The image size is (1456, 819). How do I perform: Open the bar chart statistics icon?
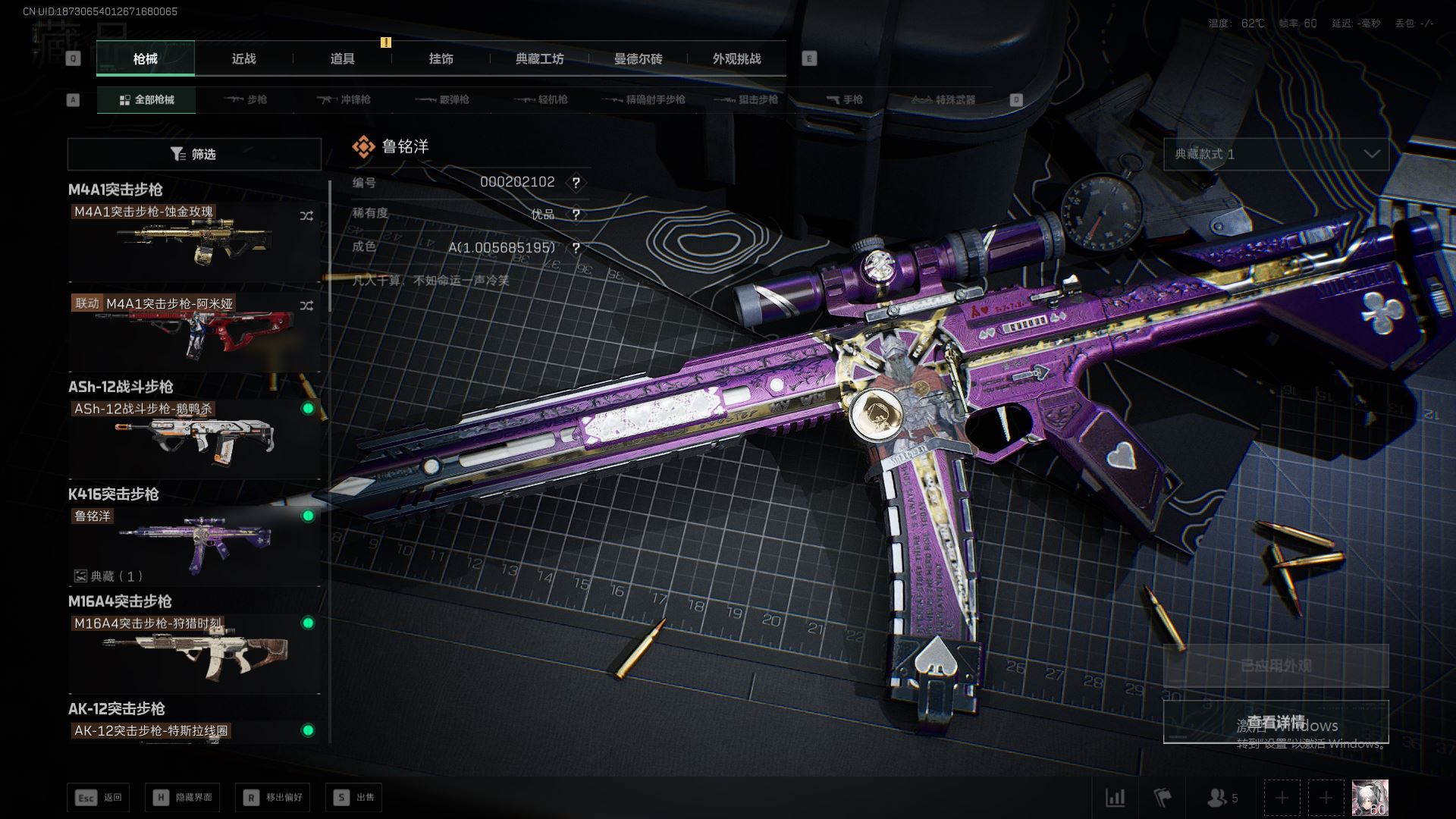pyautogui.click(x=1116, y=798)
